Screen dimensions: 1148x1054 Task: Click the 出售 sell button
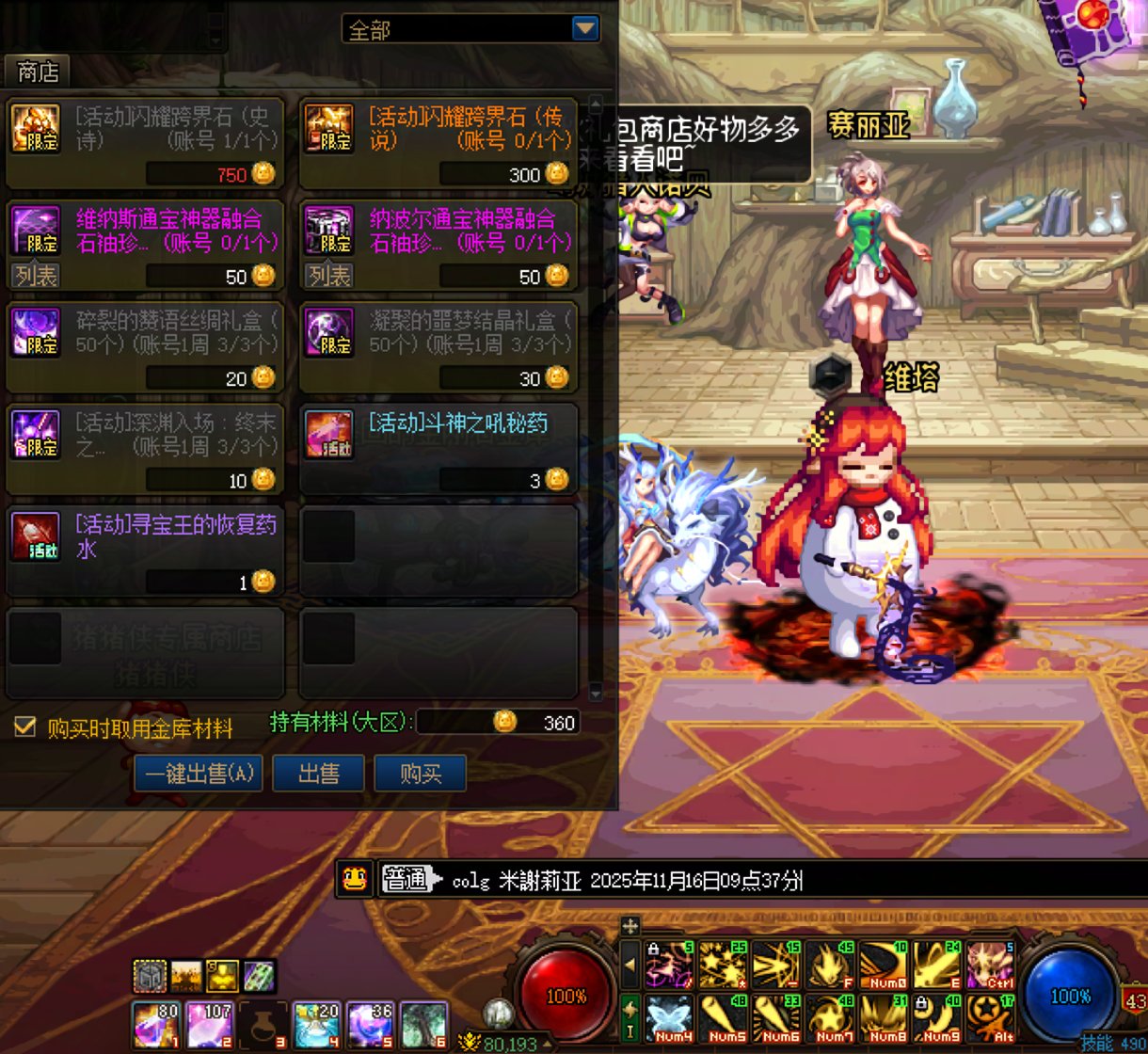(318, 774)
